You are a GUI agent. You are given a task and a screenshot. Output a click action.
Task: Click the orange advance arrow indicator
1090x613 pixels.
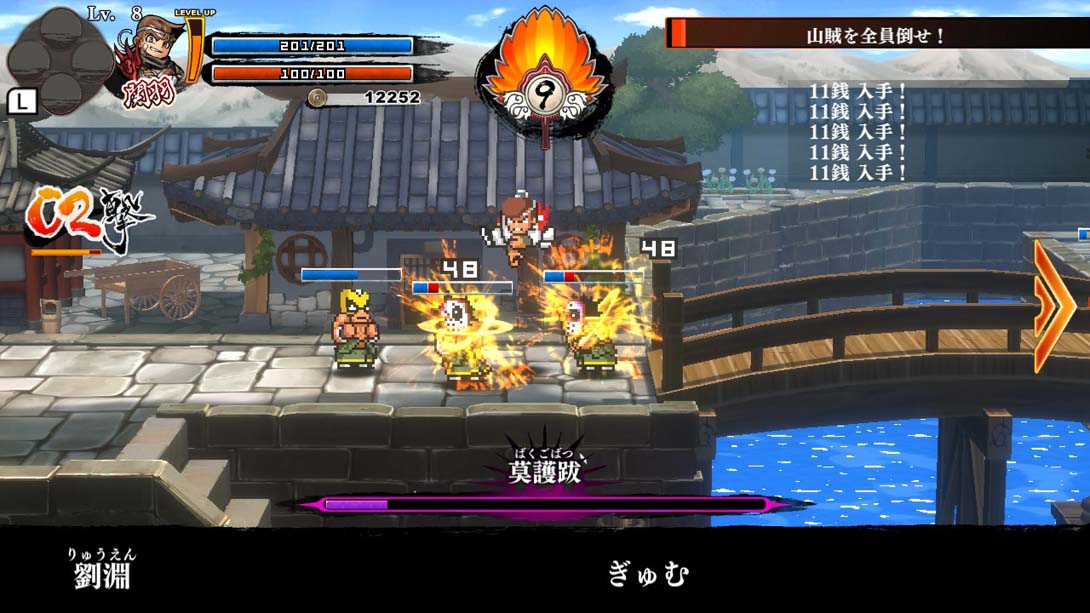tap(1054, 305)
